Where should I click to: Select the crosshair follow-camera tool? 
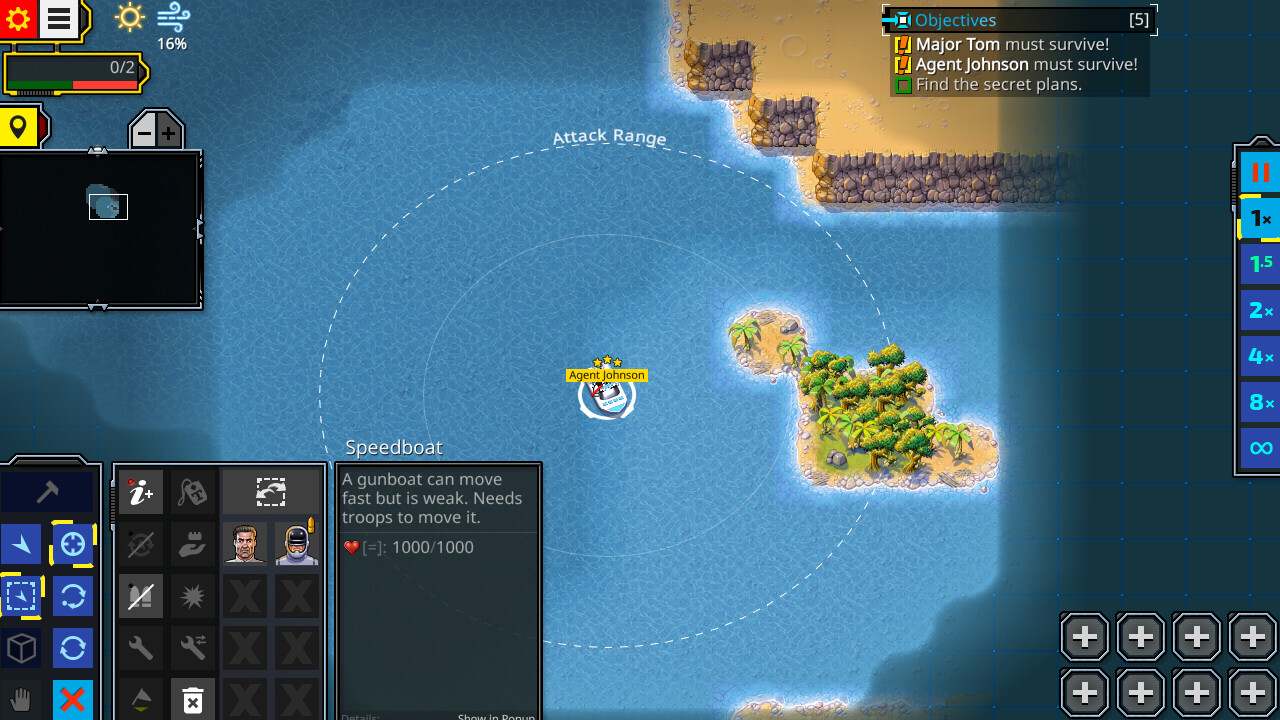click(x=72, y=543)
